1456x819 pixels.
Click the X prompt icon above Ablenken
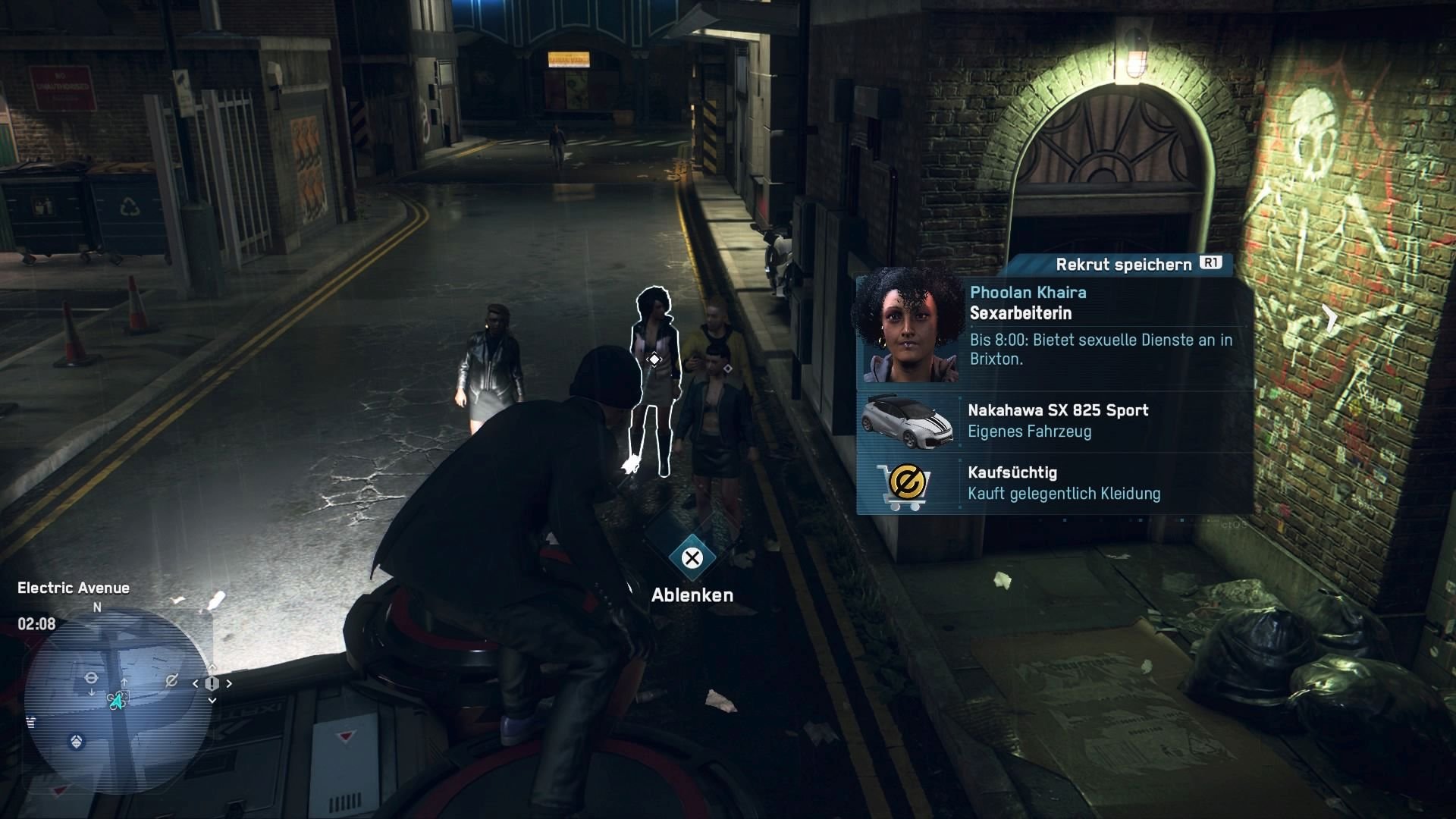point(691,558)
